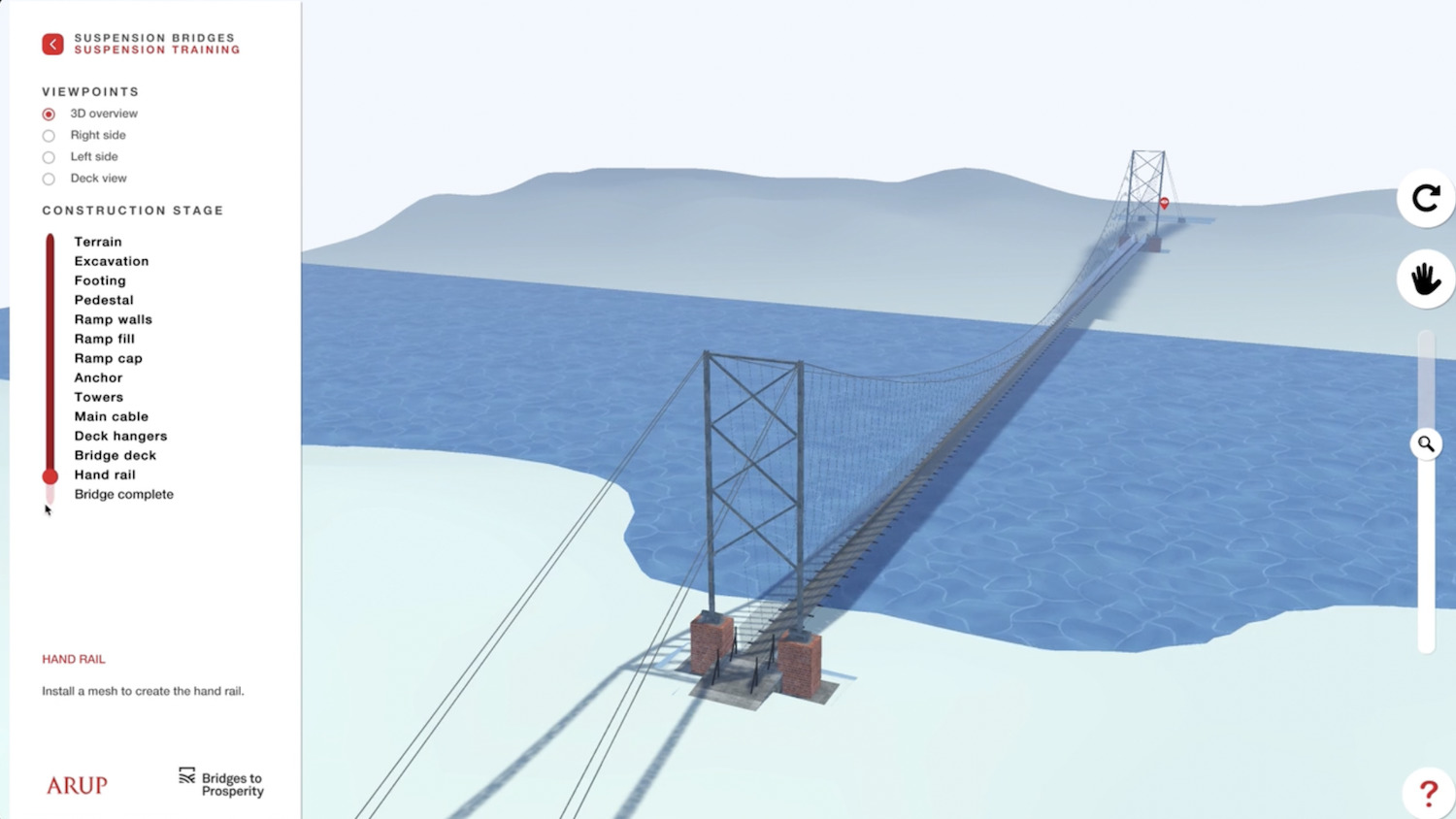Click the red back arrow icon
The height and width of the screenshot is (819, 1456).
pos(52,44)
